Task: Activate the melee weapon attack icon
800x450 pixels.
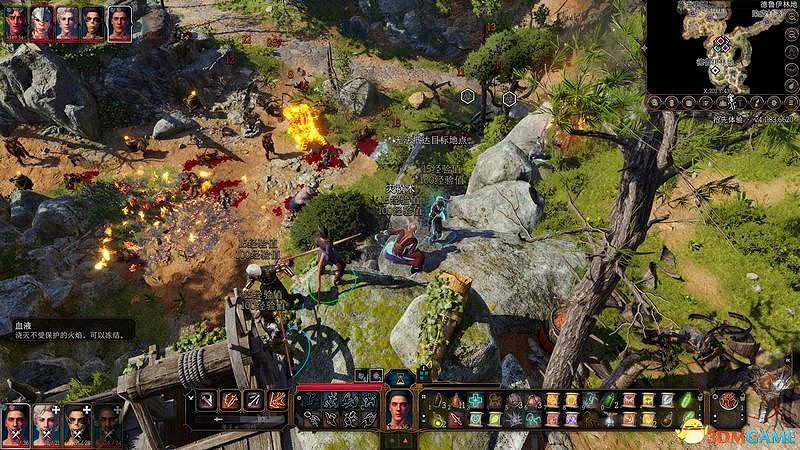Action: [206, 400]
